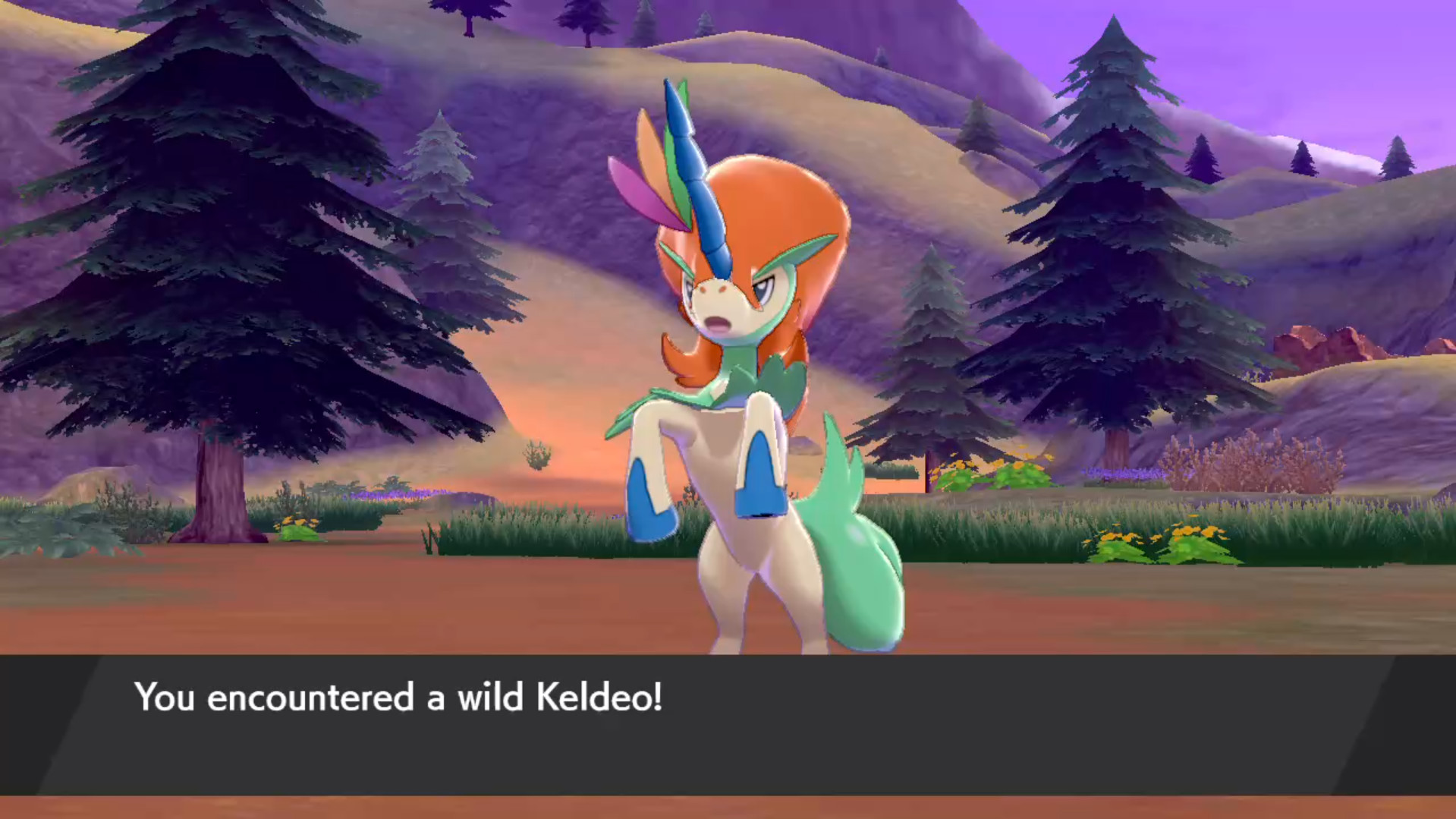Advance the 'You encountered a wild Keldeo!' message
1456x819 pixels.
[x=398, y=696]
